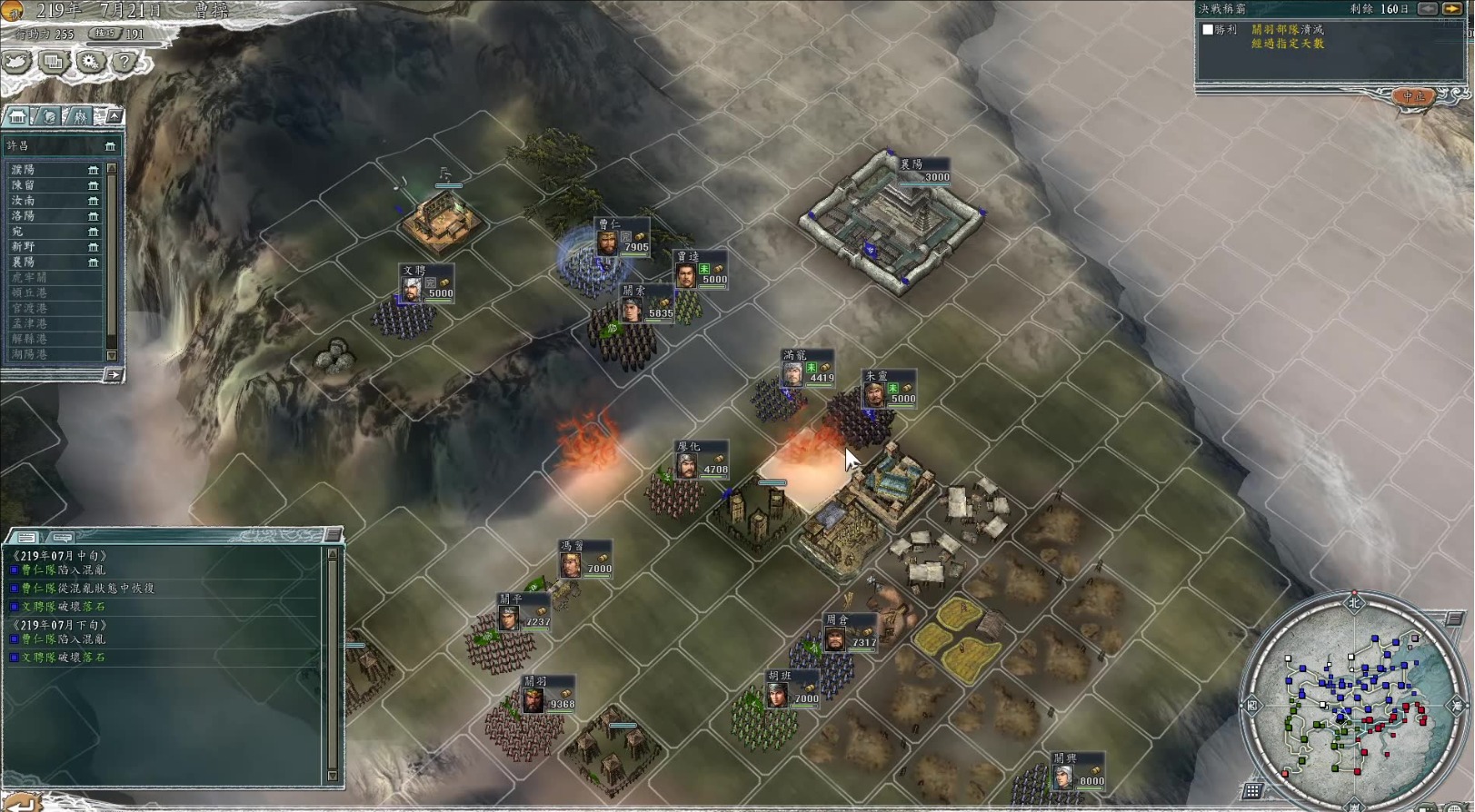Click the map overview icon button
Image resolution: width=1475 pixels, height=812 pixels.
pos(16,62)
